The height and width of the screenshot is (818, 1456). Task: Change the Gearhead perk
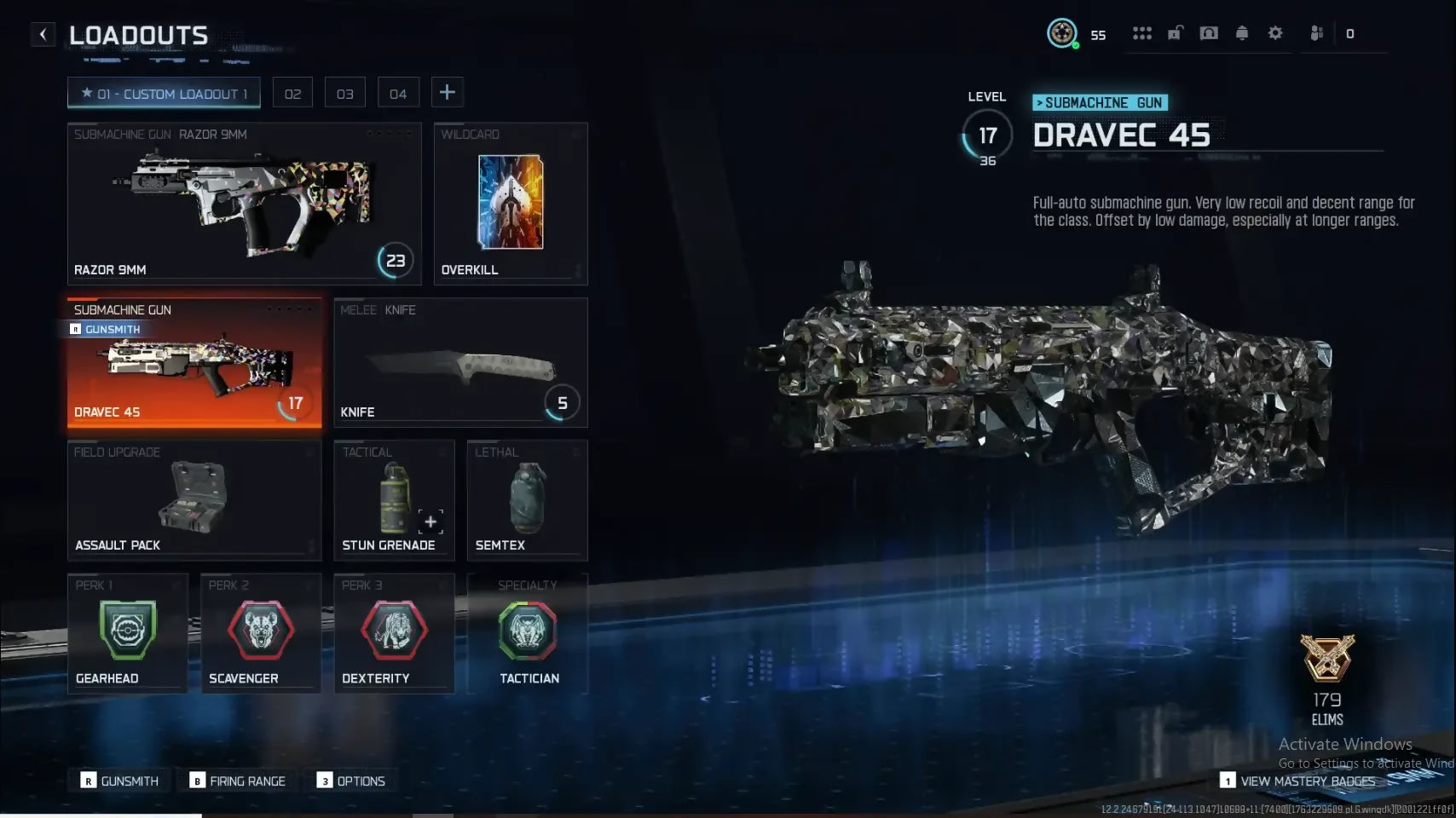click(x=127, y=633)
